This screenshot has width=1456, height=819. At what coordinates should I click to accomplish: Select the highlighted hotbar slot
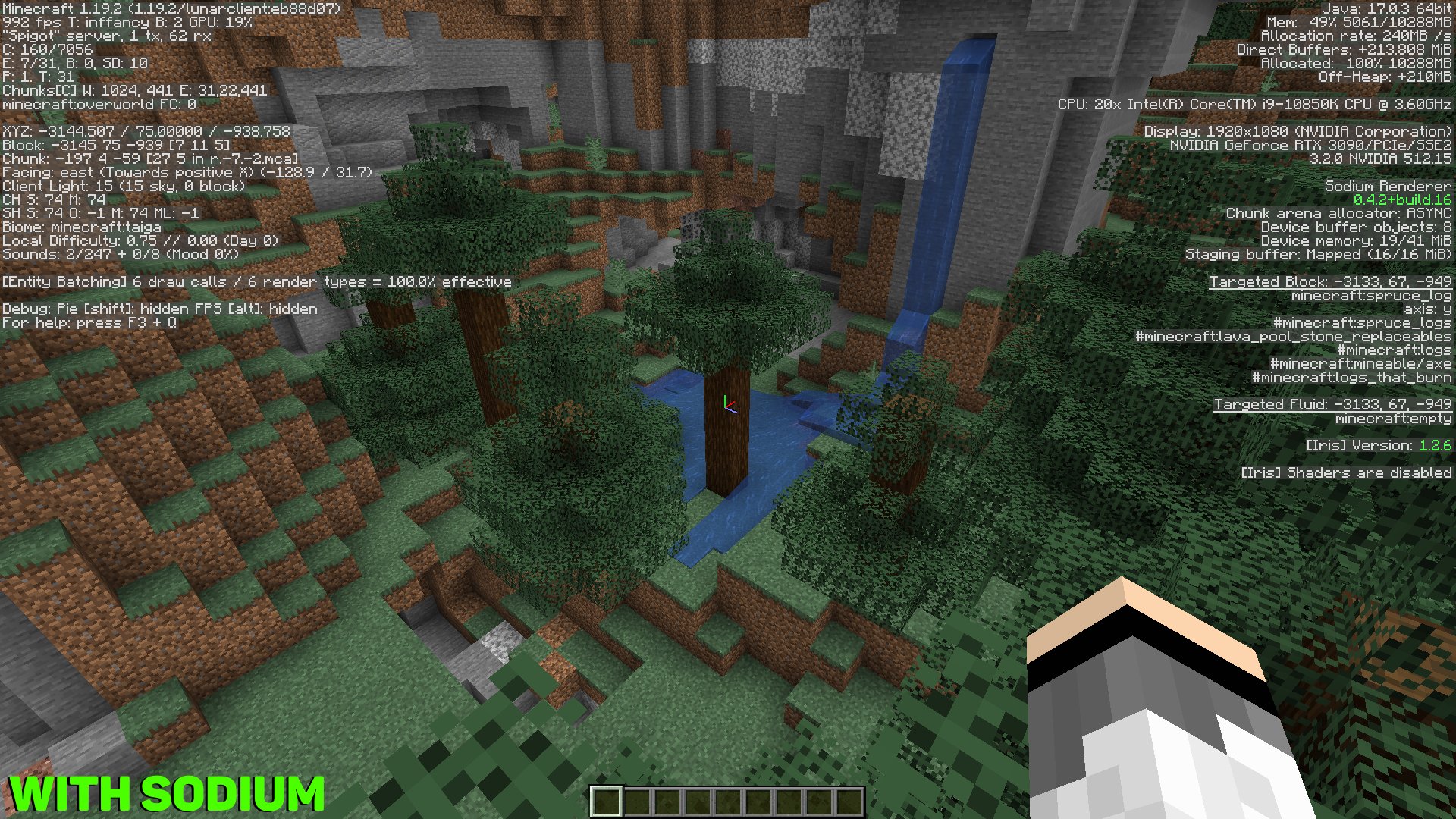607,802
